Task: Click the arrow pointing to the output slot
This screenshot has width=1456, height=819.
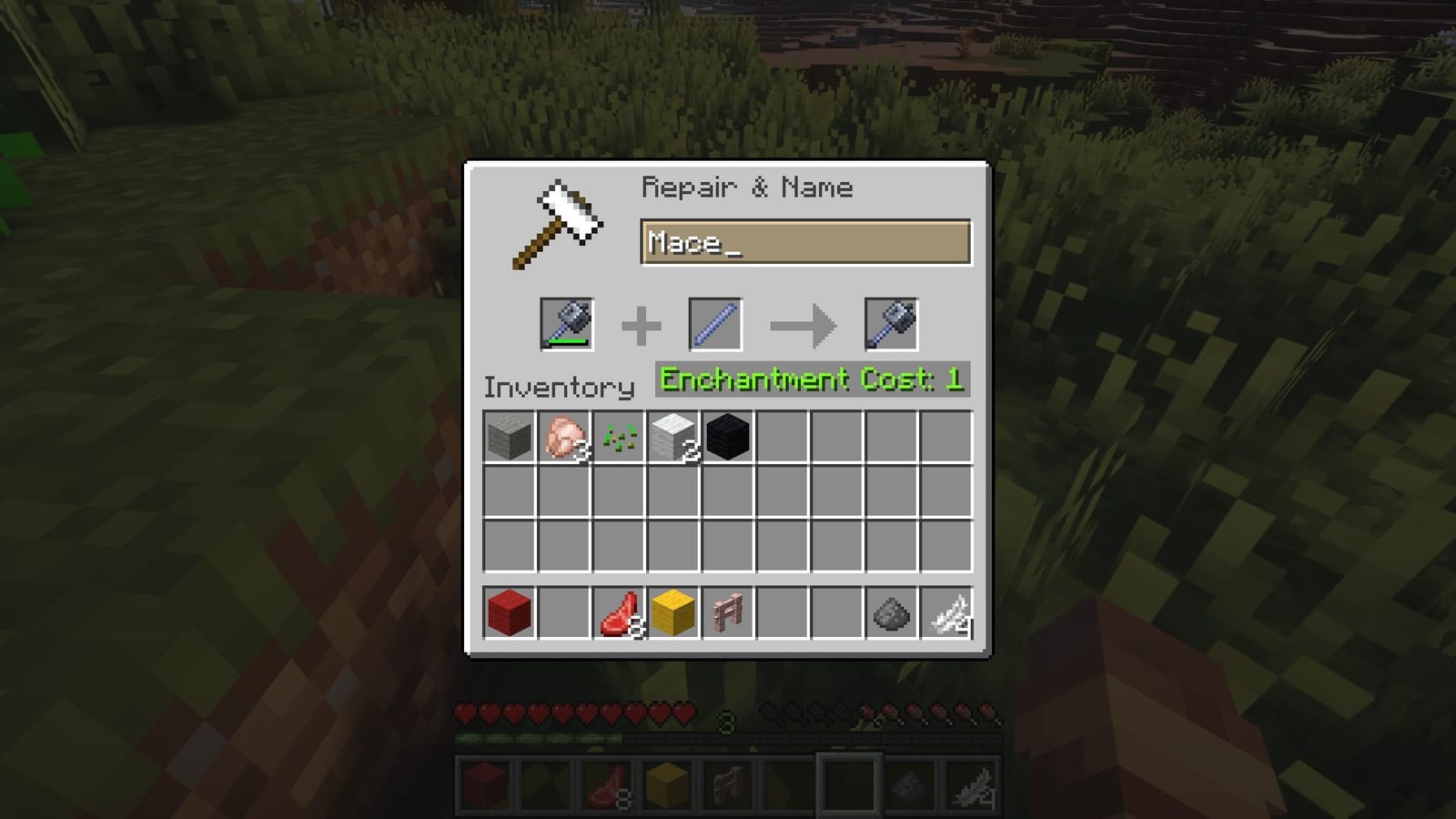Action: [803, 325]
